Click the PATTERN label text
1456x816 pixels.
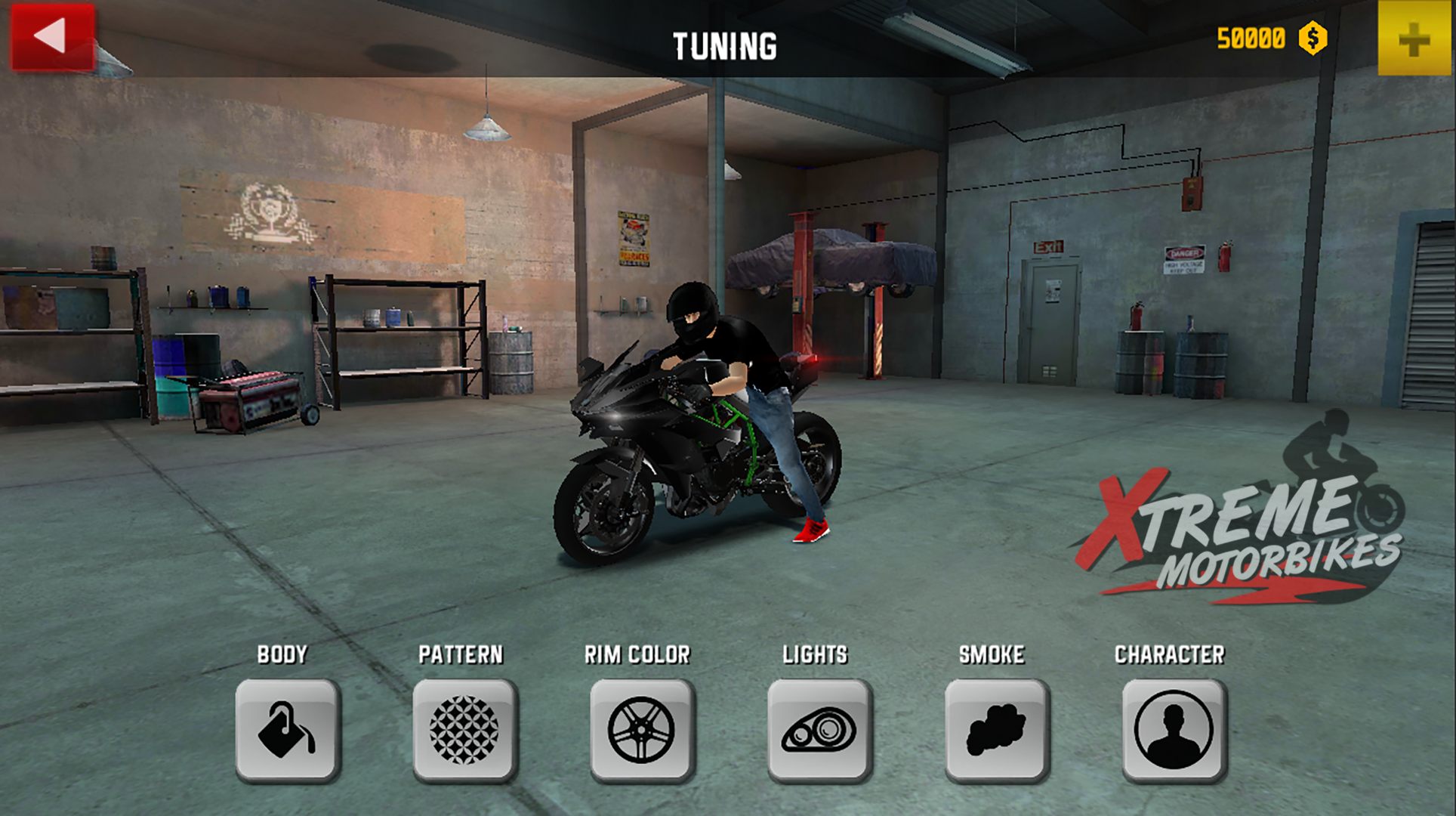click(x=463, y=654)
